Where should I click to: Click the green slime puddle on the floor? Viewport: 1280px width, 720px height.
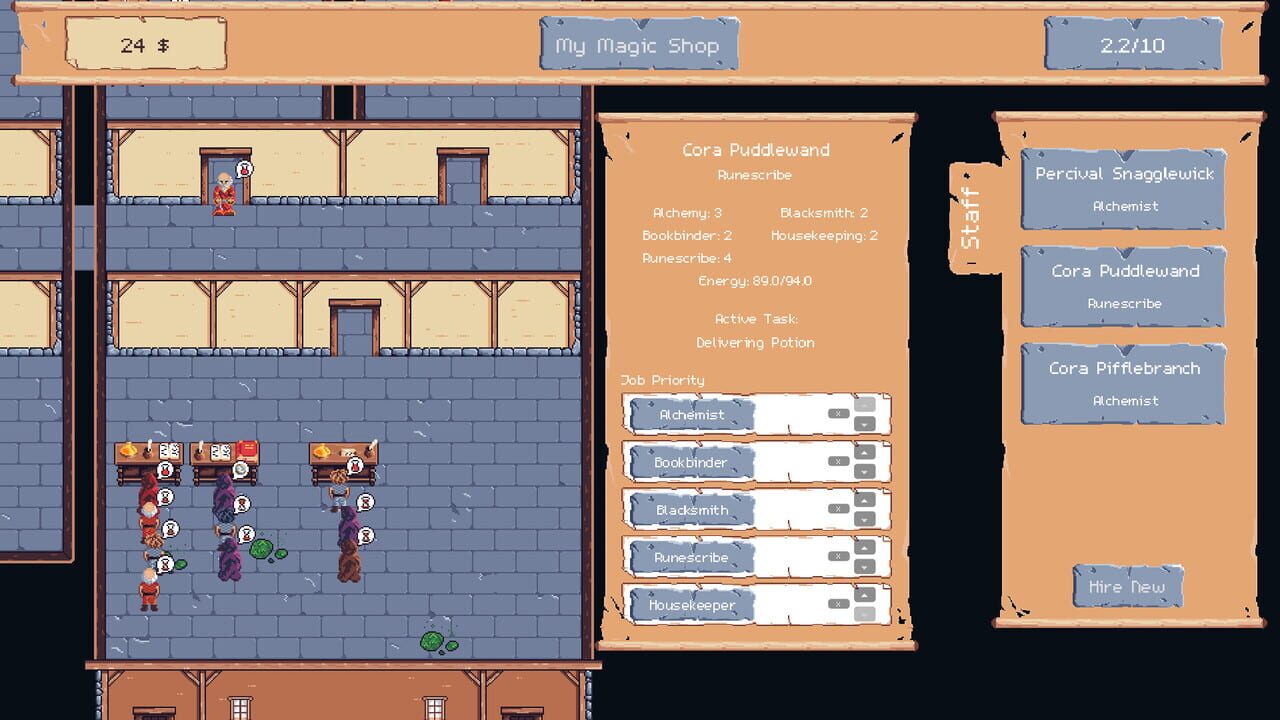(x=263, y=549)
